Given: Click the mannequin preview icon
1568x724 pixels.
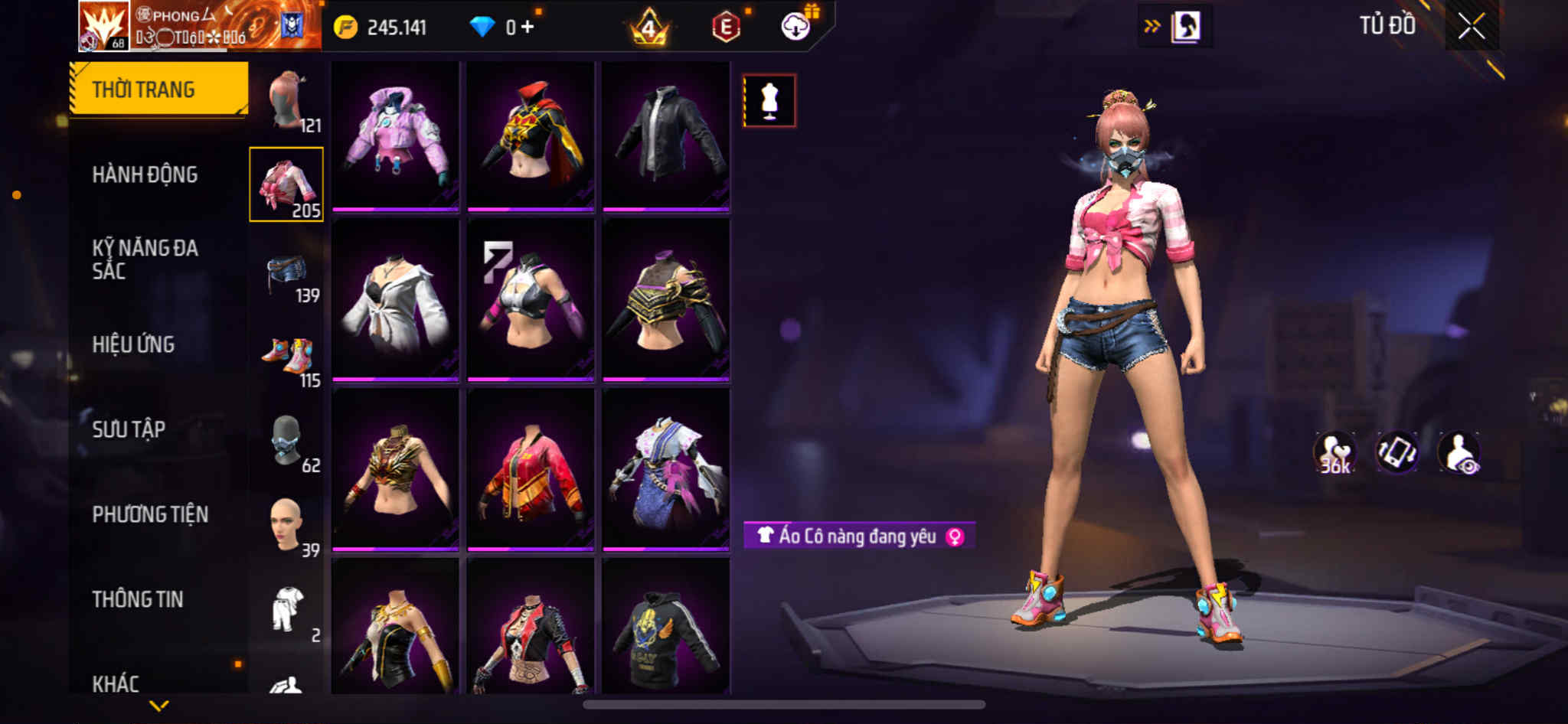Looking at the screenshot, I should tap(769, 101).
